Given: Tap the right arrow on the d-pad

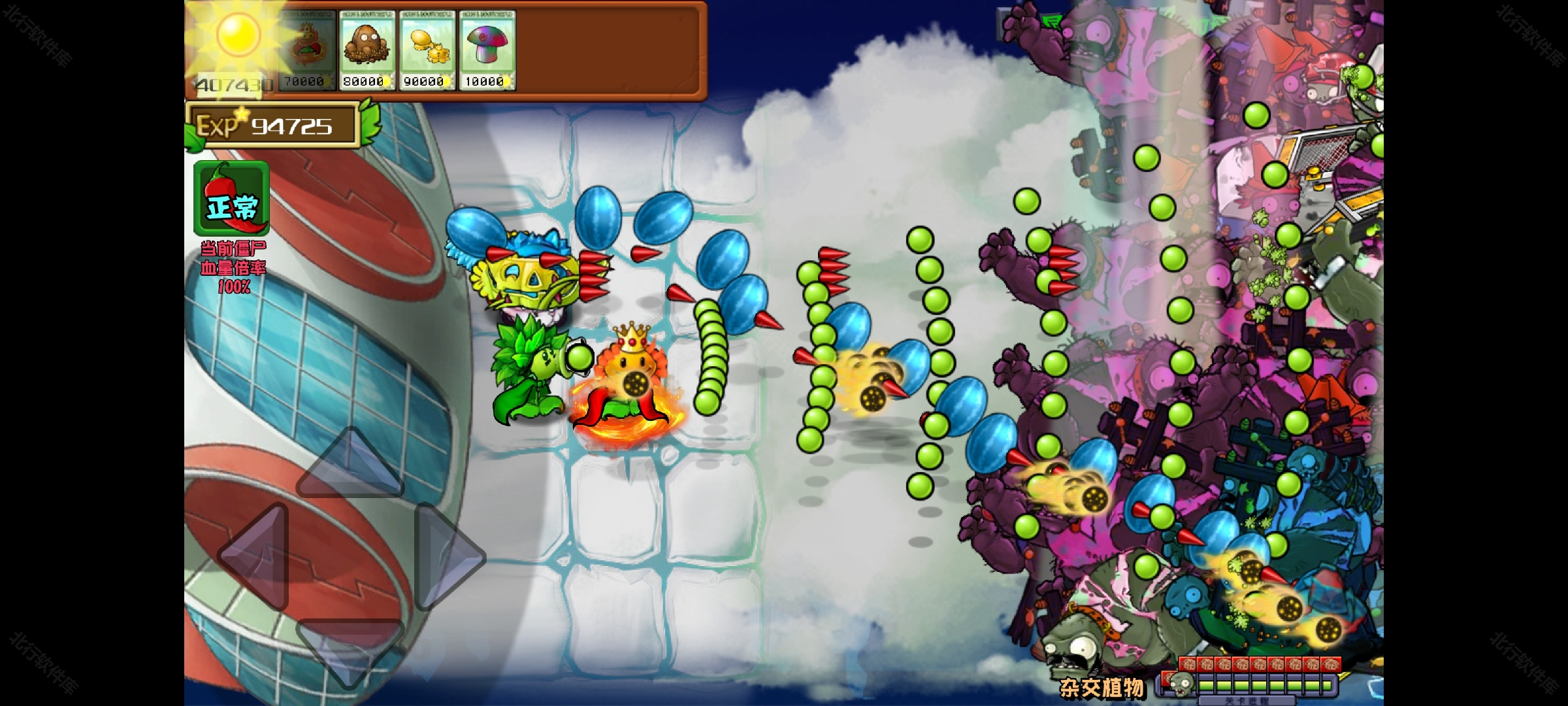Looking at the screenshot, I should pyautogui.click(x=446, y=556).
